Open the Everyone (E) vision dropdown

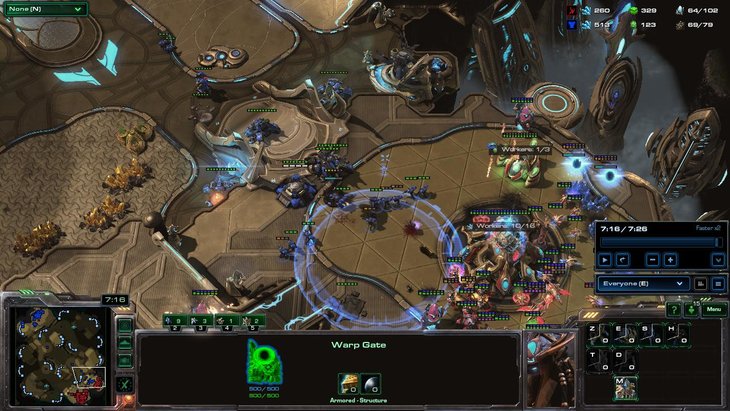644,283
